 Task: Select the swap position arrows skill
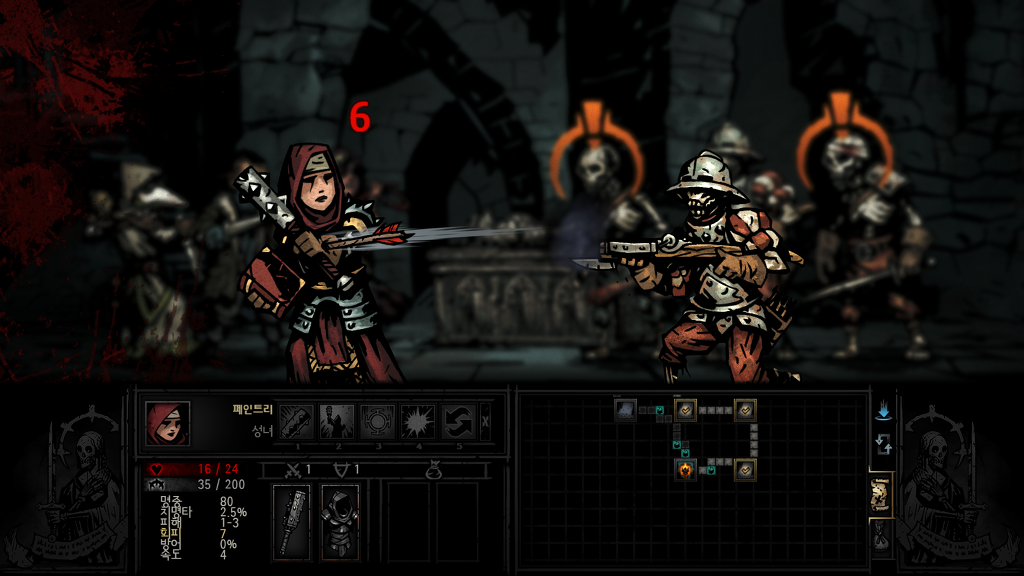click(x=459, y=421)
